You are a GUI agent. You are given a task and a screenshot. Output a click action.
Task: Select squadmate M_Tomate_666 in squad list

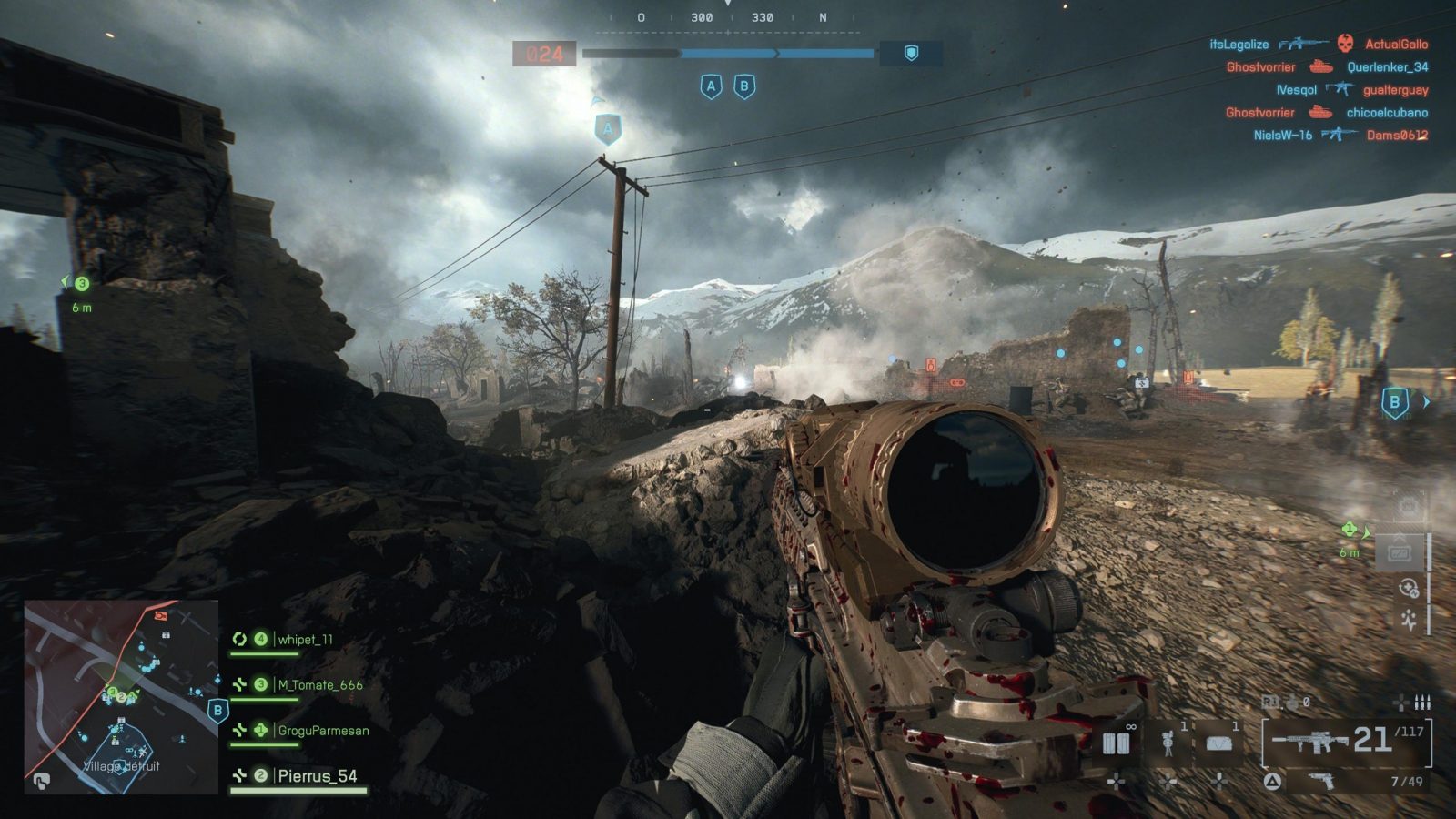[319, 685]
